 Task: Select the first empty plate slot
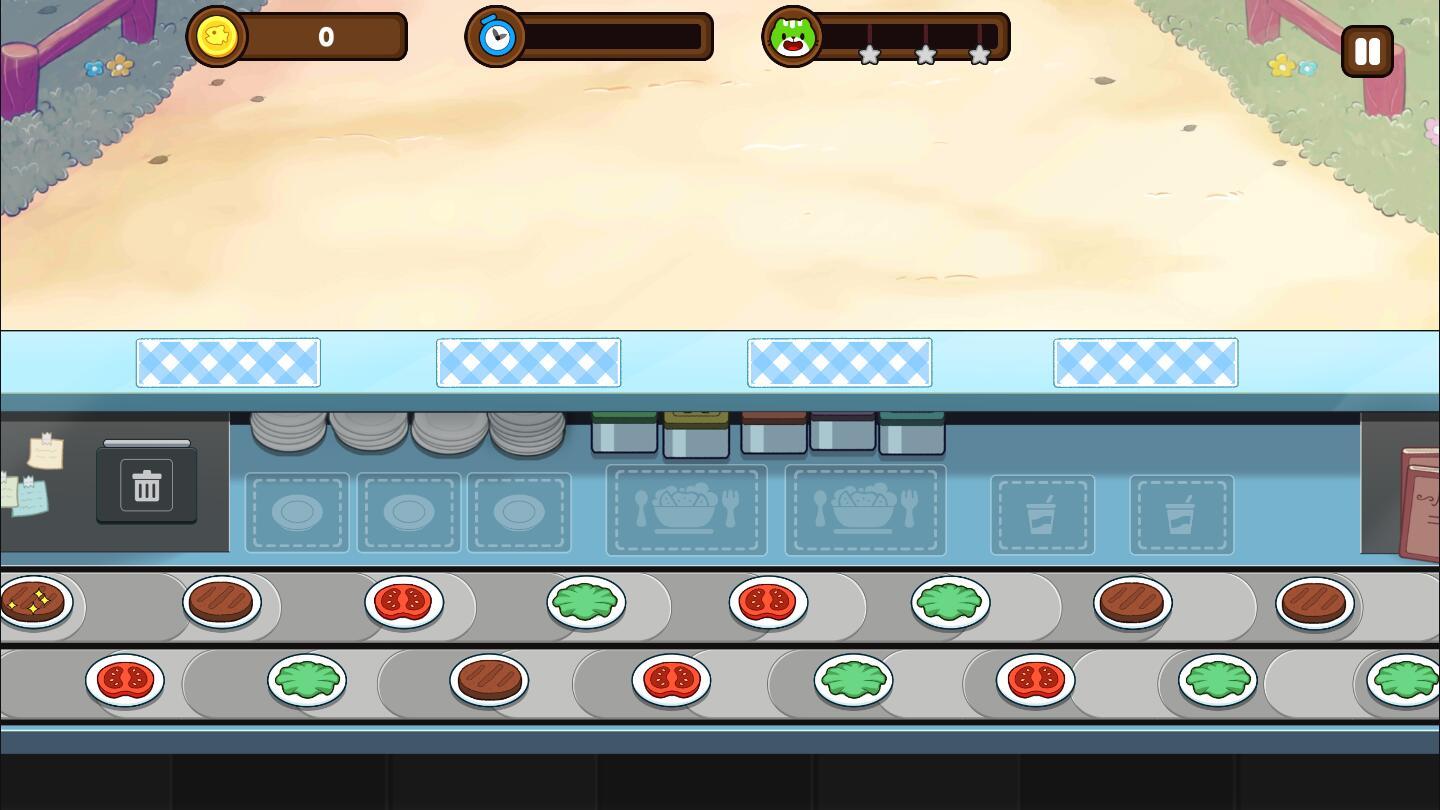[297, 512]
